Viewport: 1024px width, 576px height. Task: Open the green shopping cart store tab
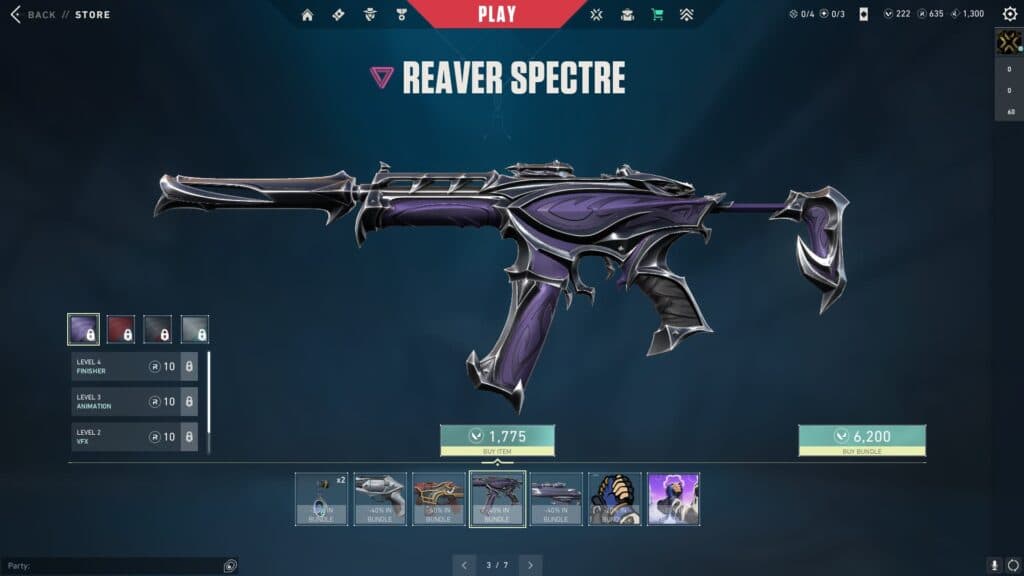coord(657,15)
